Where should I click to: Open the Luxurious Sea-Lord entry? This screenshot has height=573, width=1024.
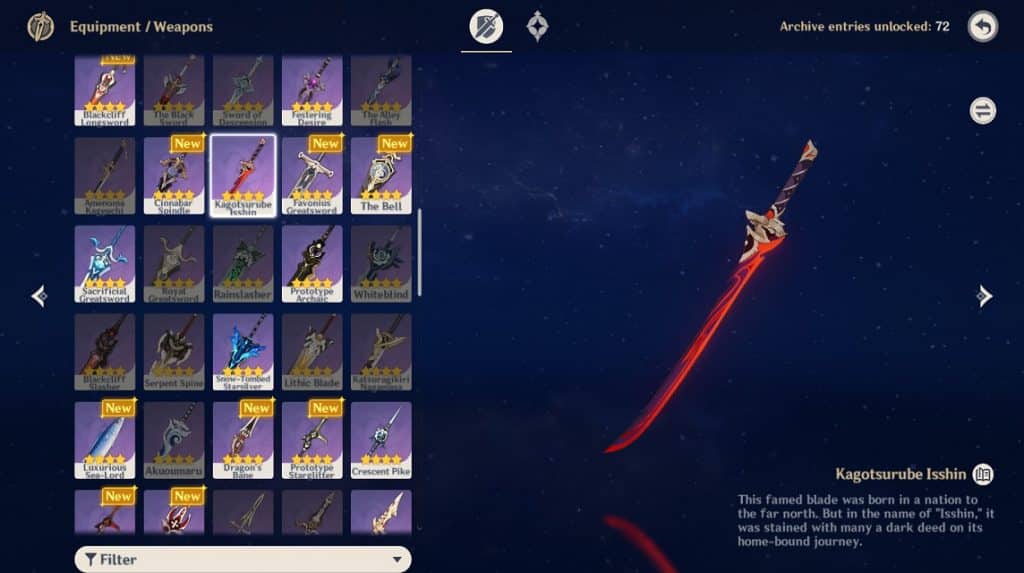pos(105,439)
